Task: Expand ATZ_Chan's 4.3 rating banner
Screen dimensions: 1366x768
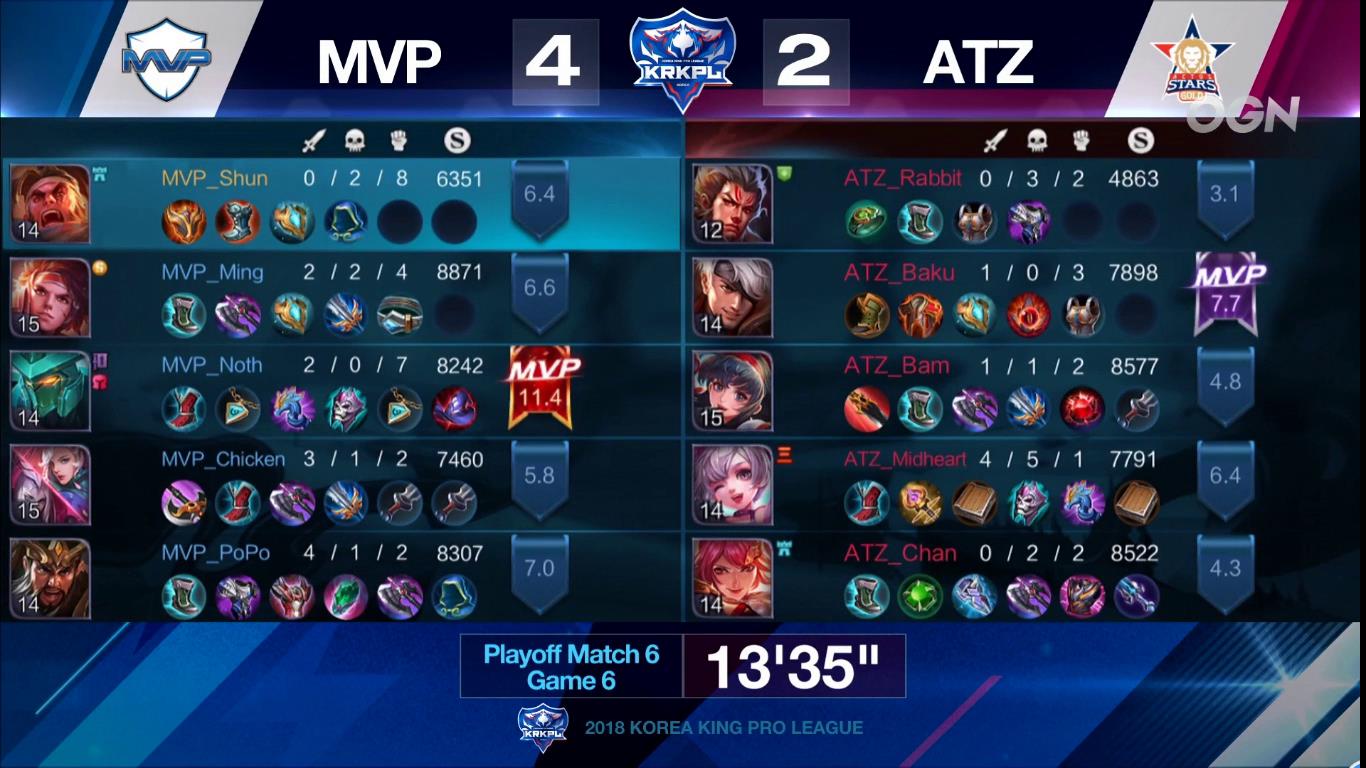Action: tap(1226, 570)
